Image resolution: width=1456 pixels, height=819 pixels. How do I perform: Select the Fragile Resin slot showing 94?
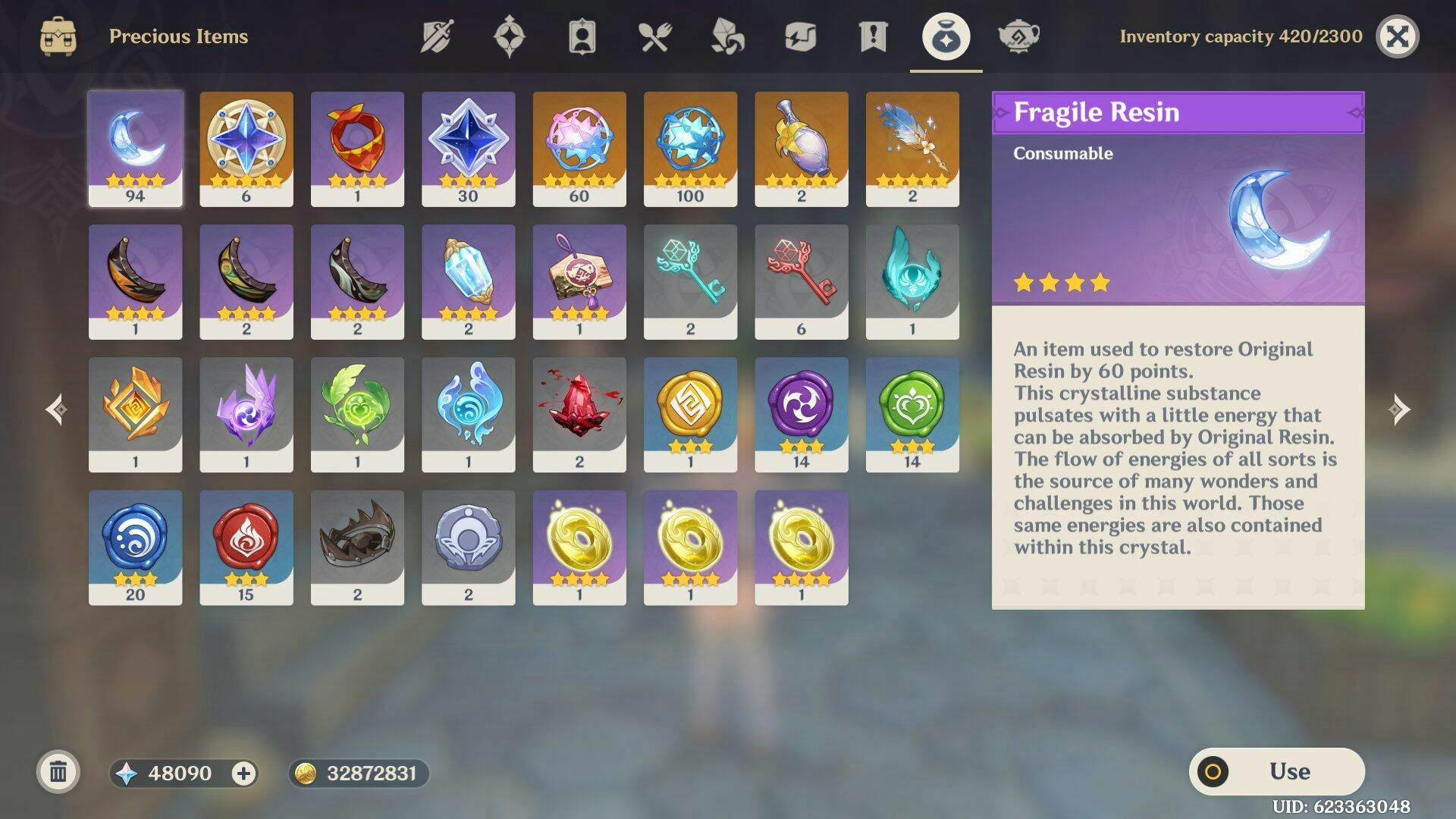point(135,149)
